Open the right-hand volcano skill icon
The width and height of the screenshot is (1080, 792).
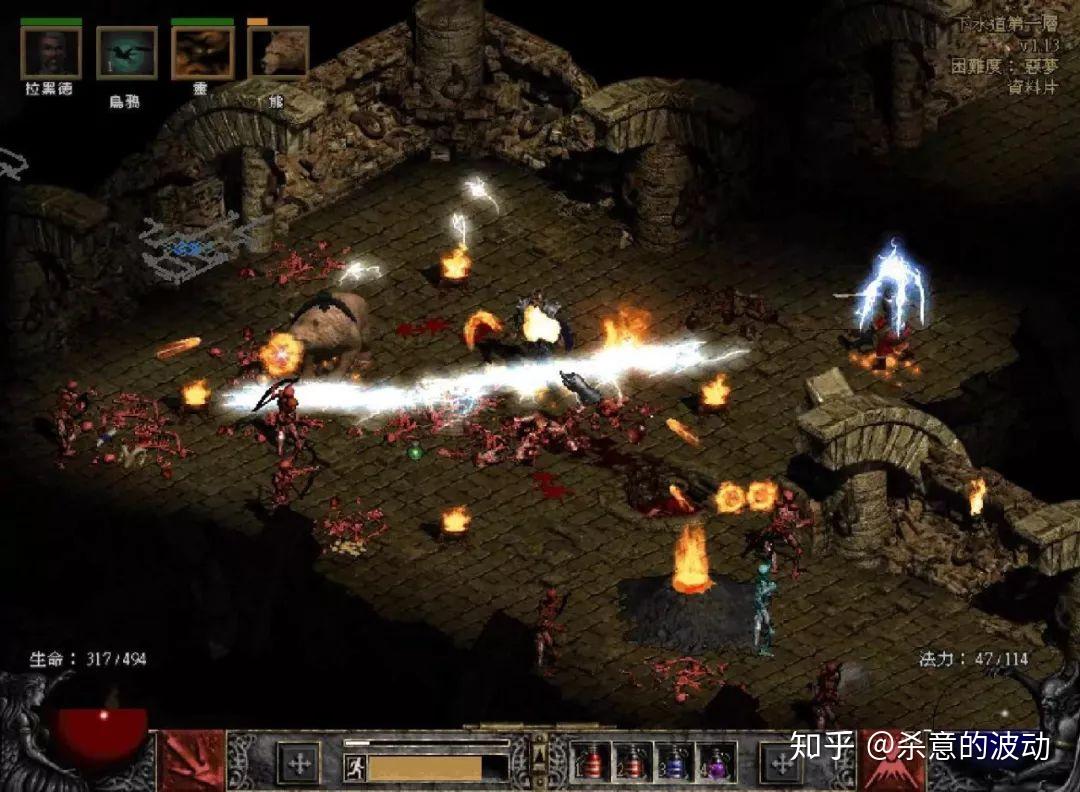coord(892,762)
